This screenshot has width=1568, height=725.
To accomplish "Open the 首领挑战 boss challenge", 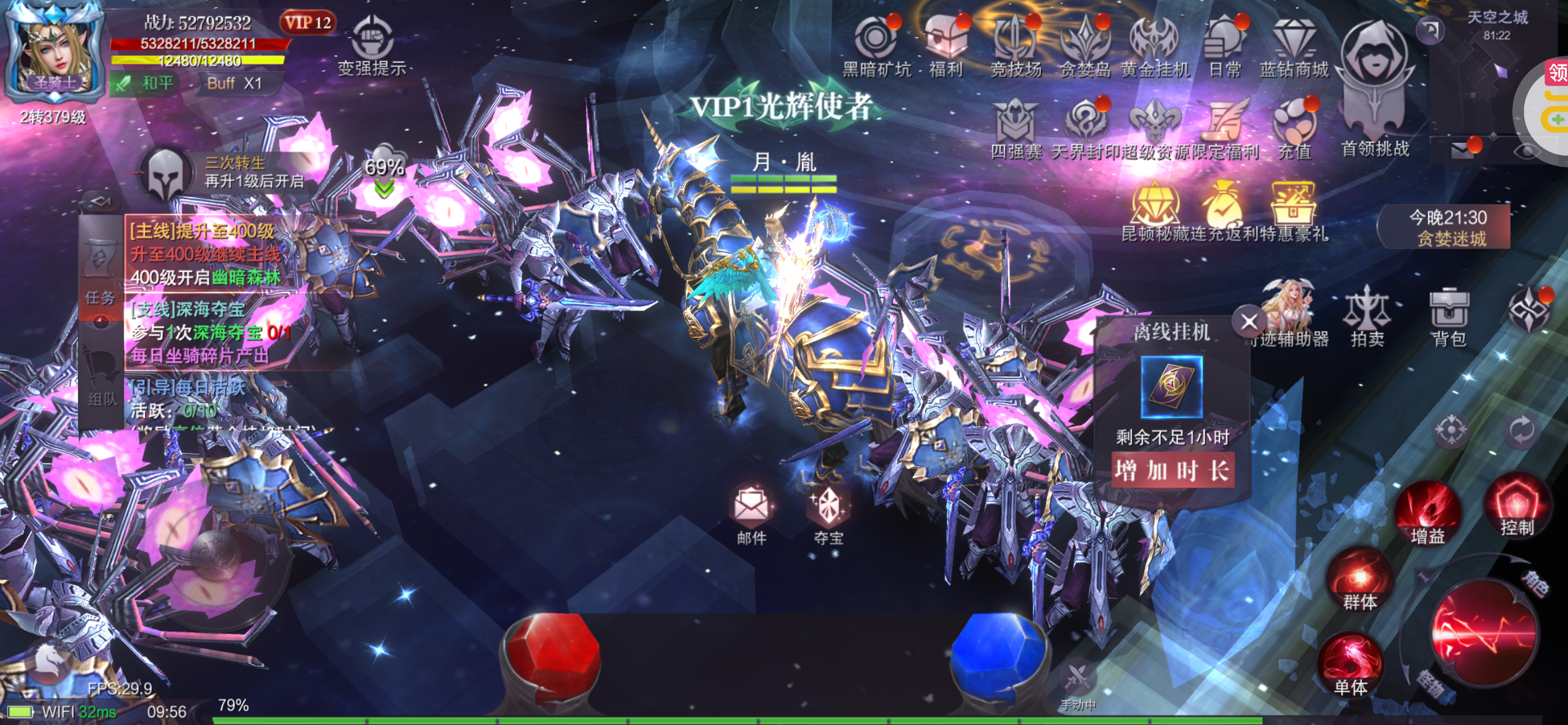I will [x=1375, y=81].
